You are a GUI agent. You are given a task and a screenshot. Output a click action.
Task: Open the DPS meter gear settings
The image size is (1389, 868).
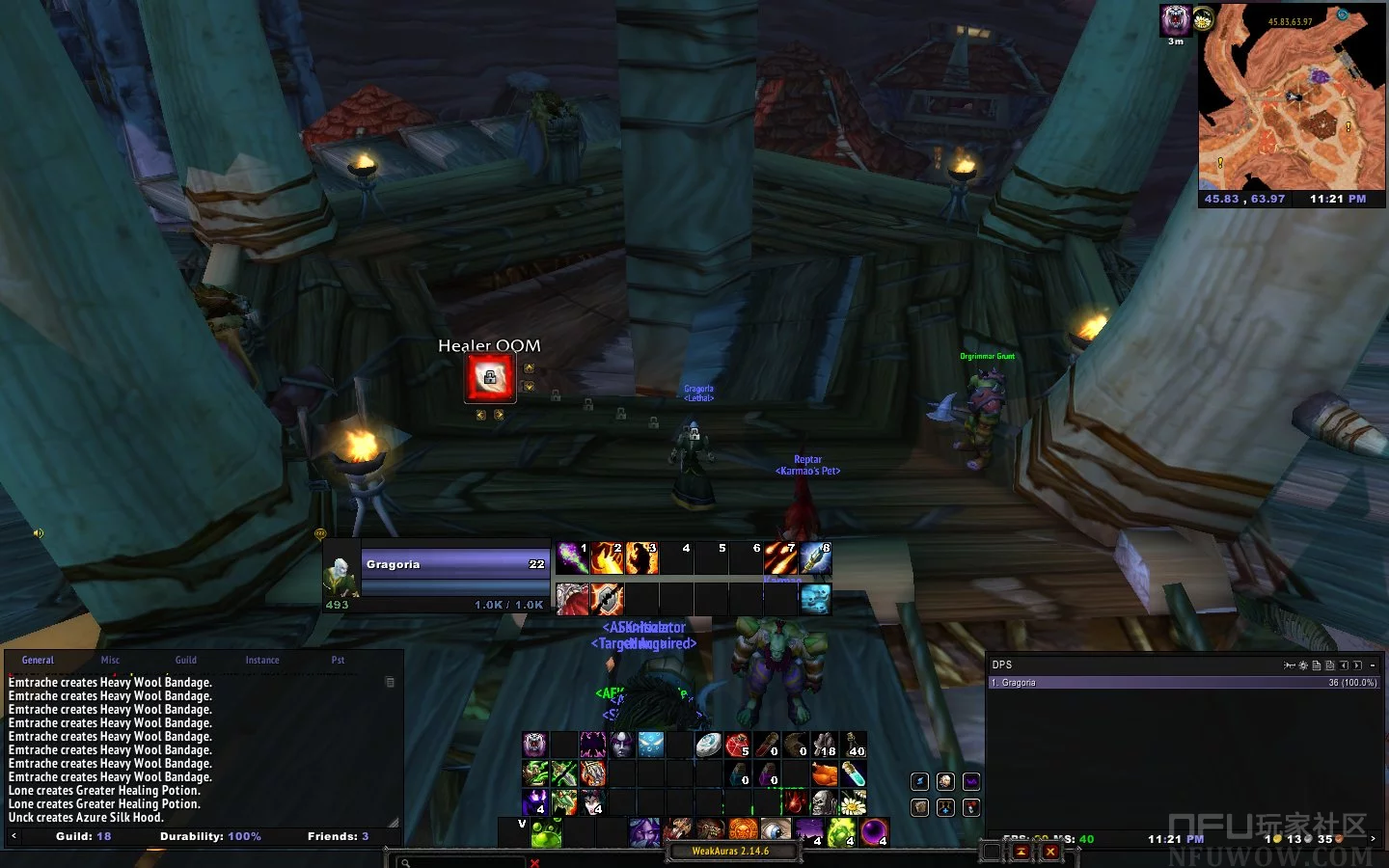1303,665
